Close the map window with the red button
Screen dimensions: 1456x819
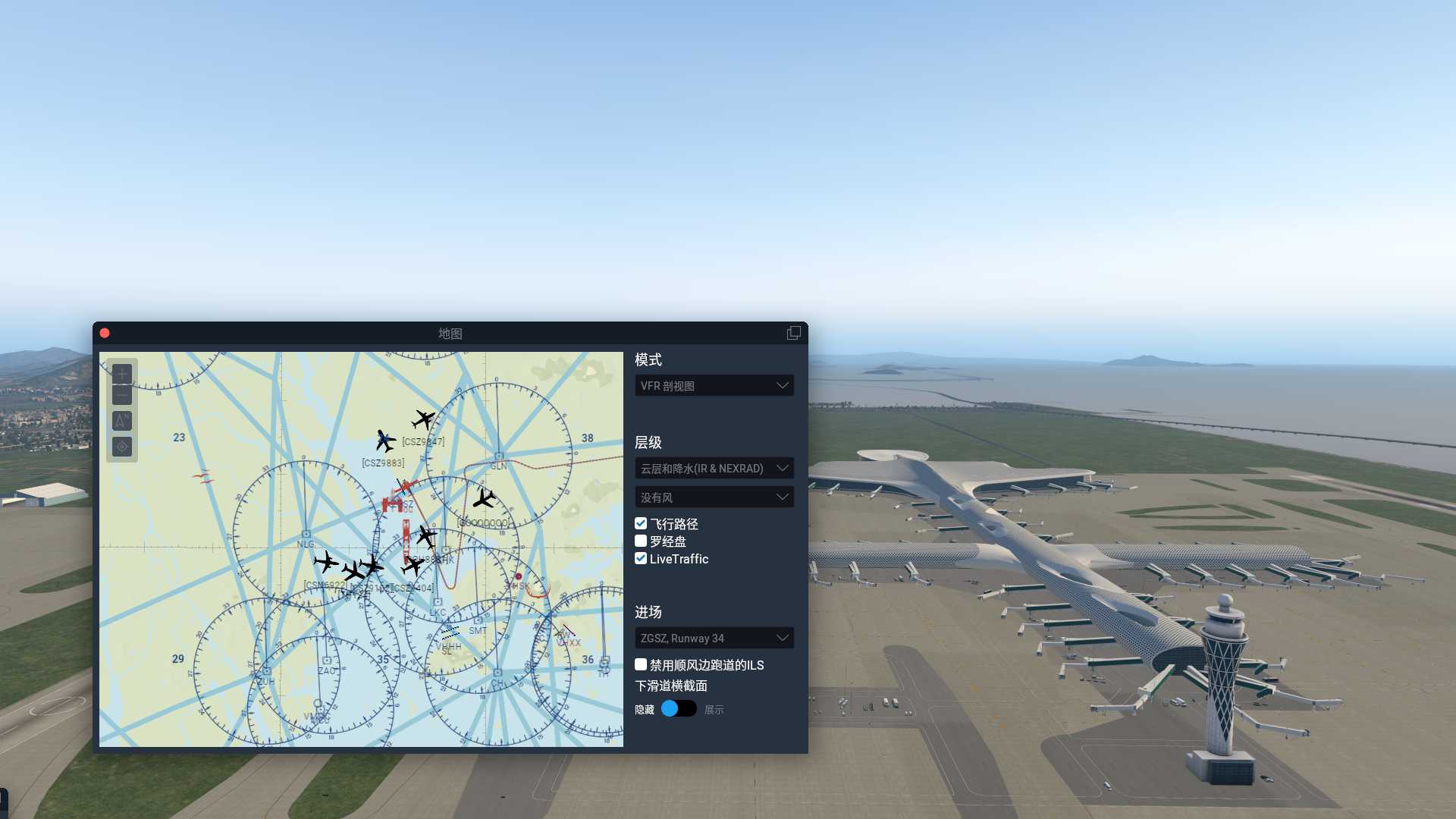105,333
